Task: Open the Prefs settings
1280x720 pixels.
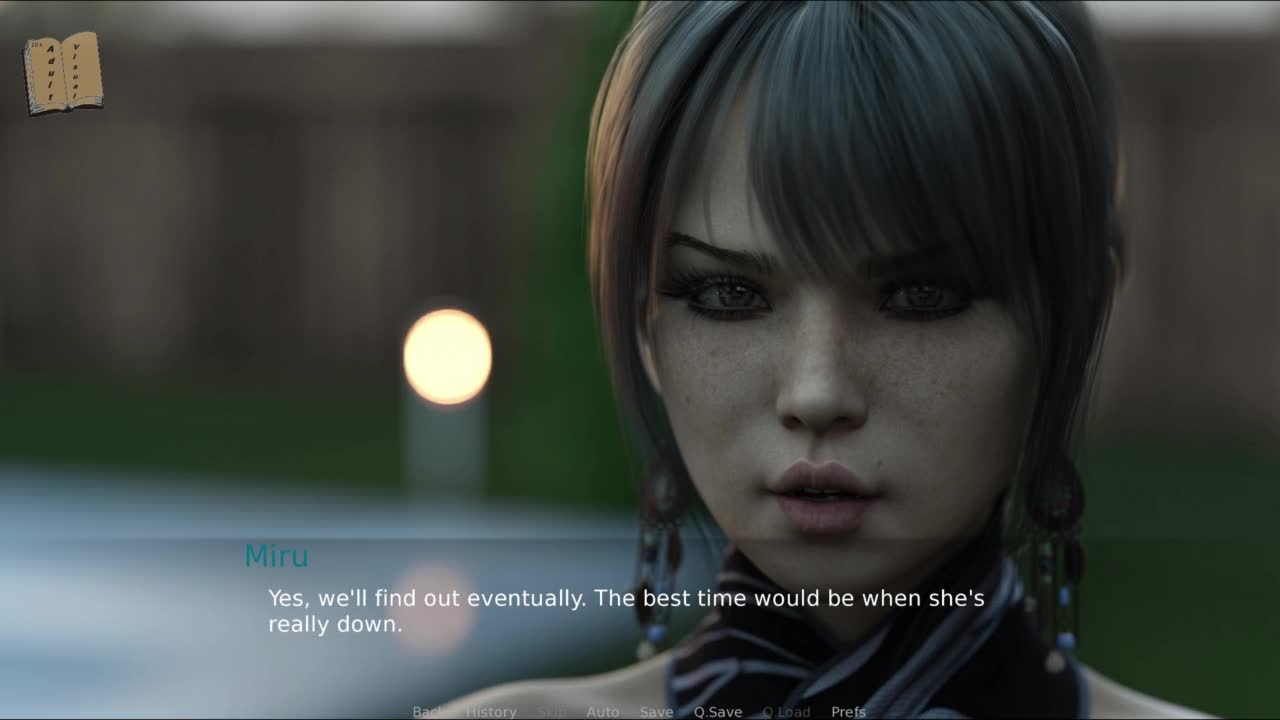Action: pos(848,712)
